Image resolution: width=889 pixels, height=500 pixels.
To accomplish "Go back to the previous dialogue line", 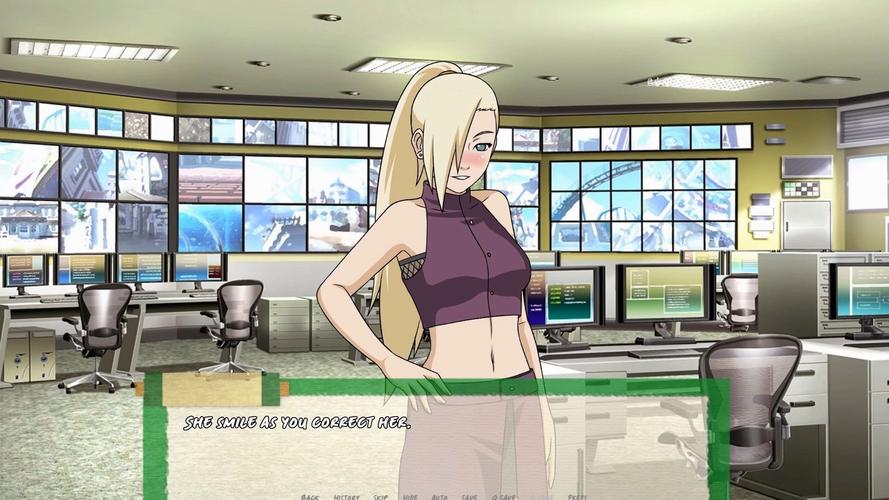I will (x=310, y=496).
